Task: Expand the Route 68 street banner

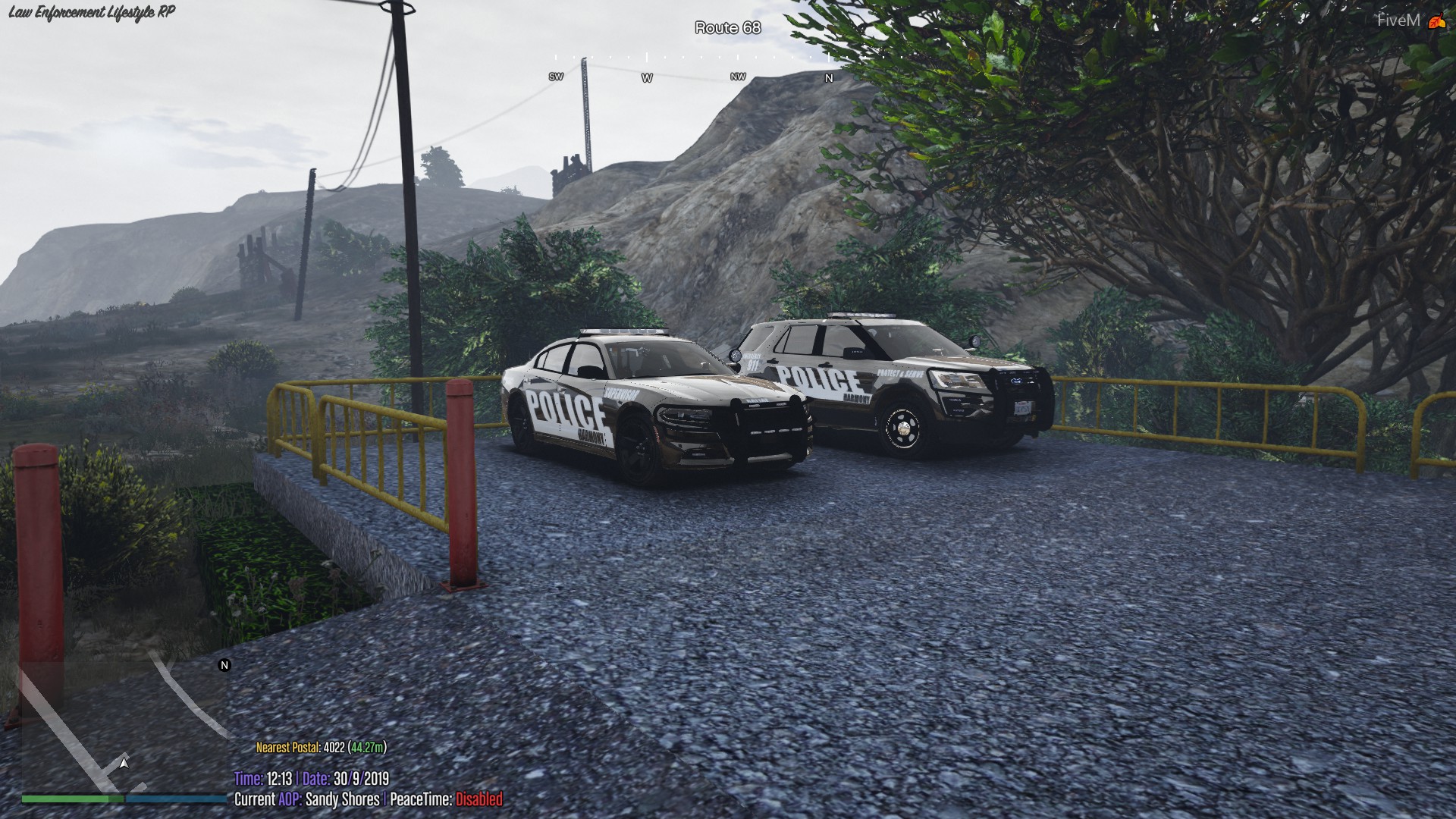Action: (x=726, y=27)
